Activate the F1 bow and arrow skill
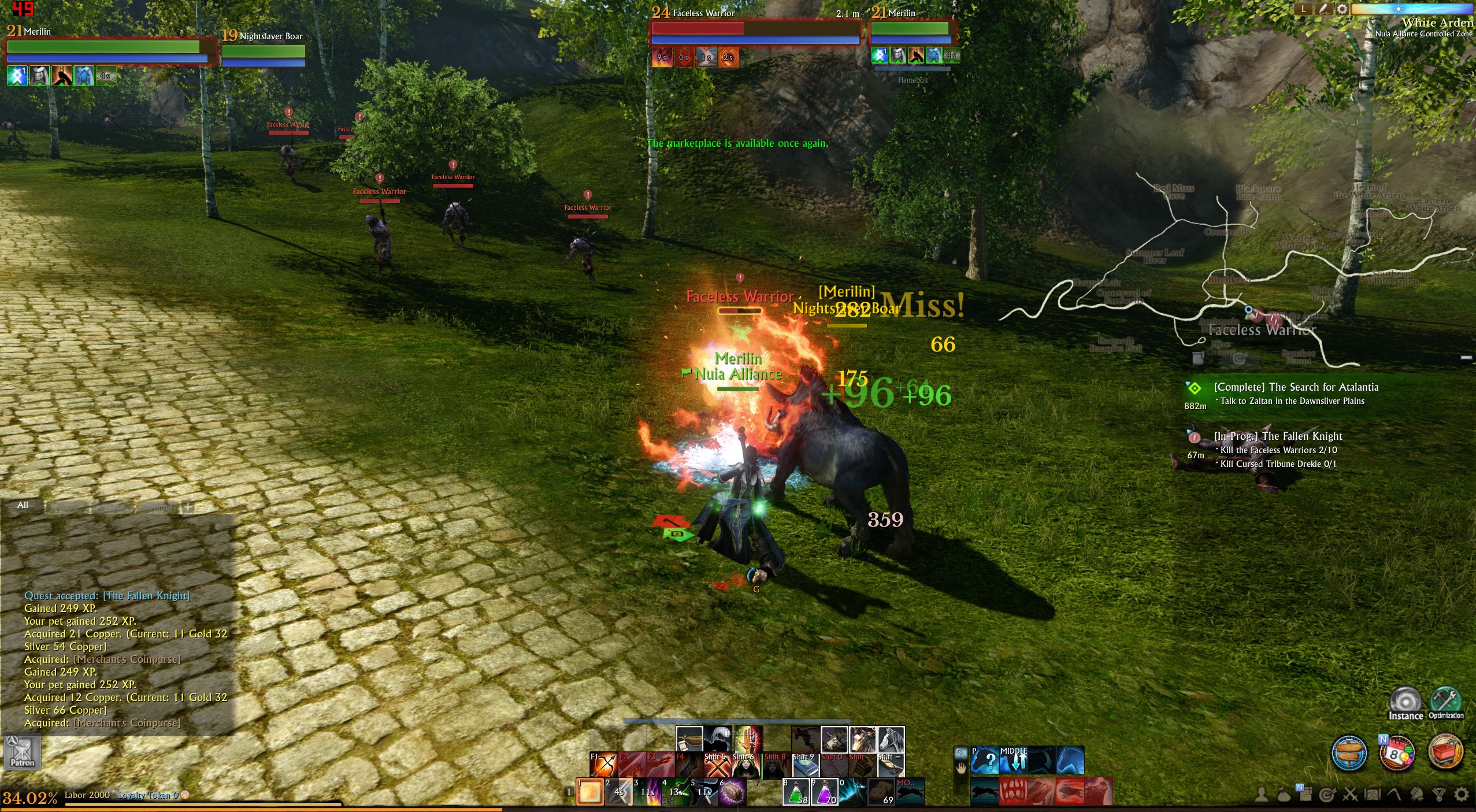1476x812 pixels. 603,765
